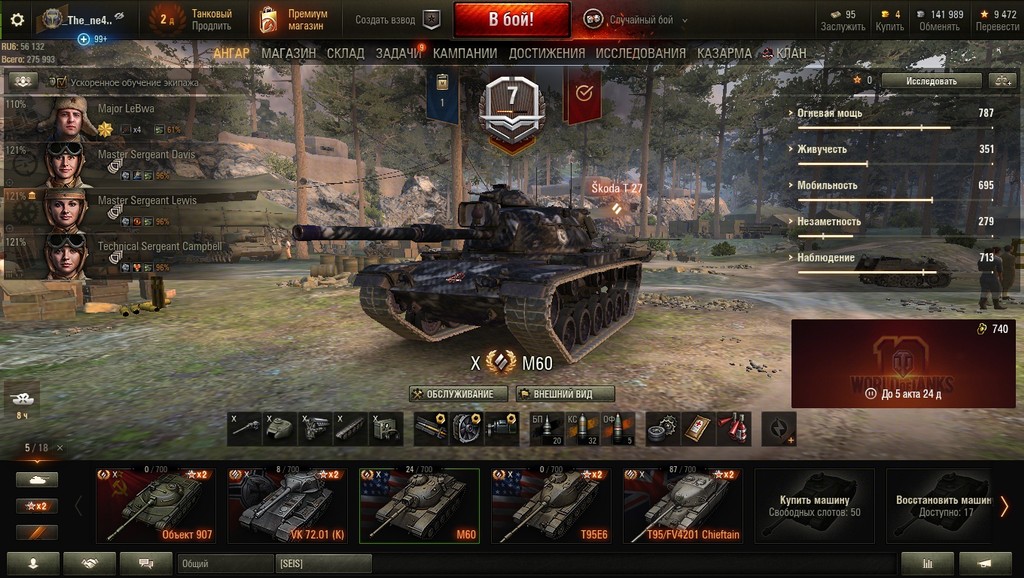This screenshot has width=1024, height=578.
Task: Show the next tanks with the right arrow
Action: [1004, 506]
